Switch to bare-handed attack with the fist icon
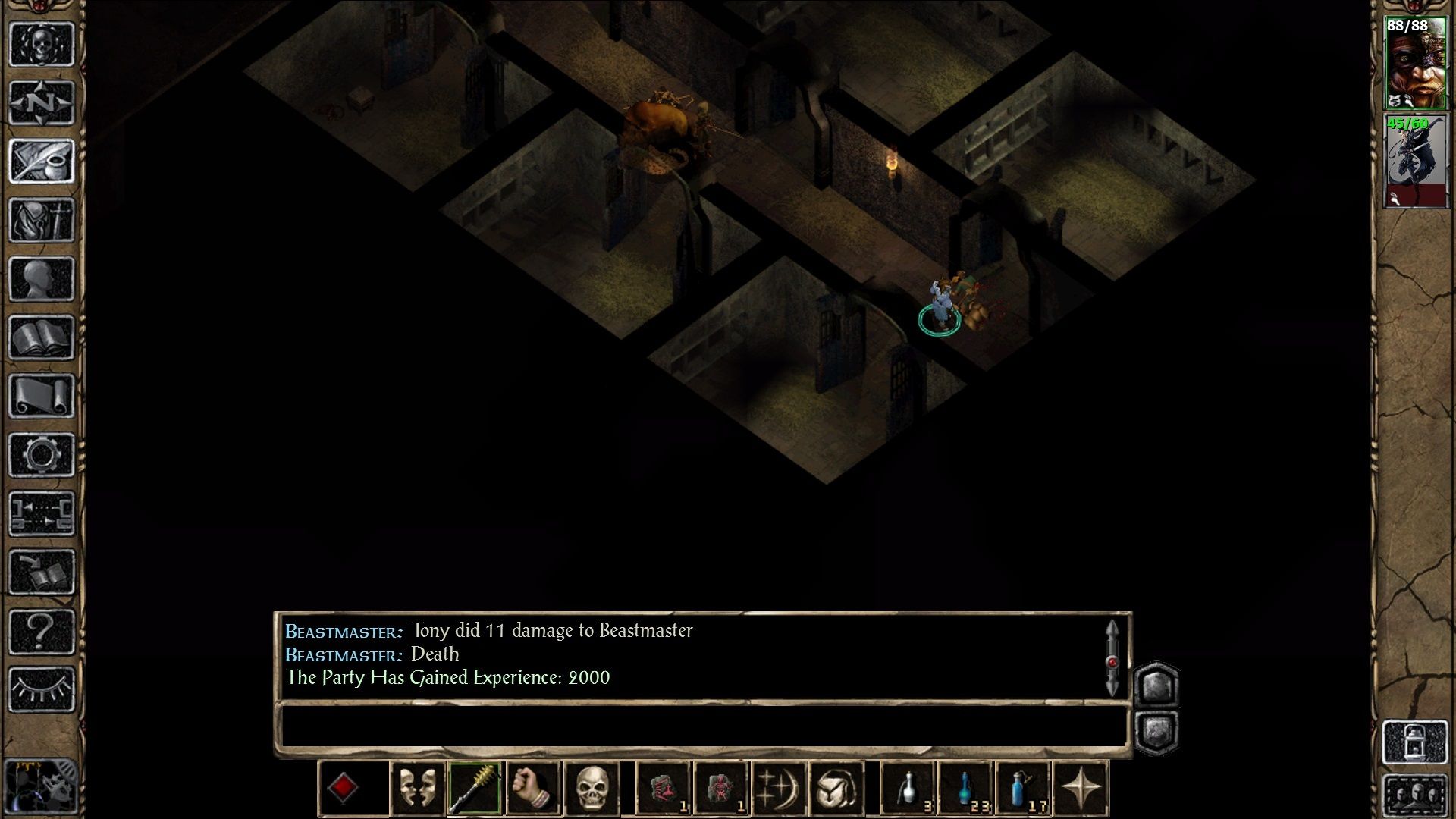The width and height of the screenshot is (1456, 819). point(532,787)
